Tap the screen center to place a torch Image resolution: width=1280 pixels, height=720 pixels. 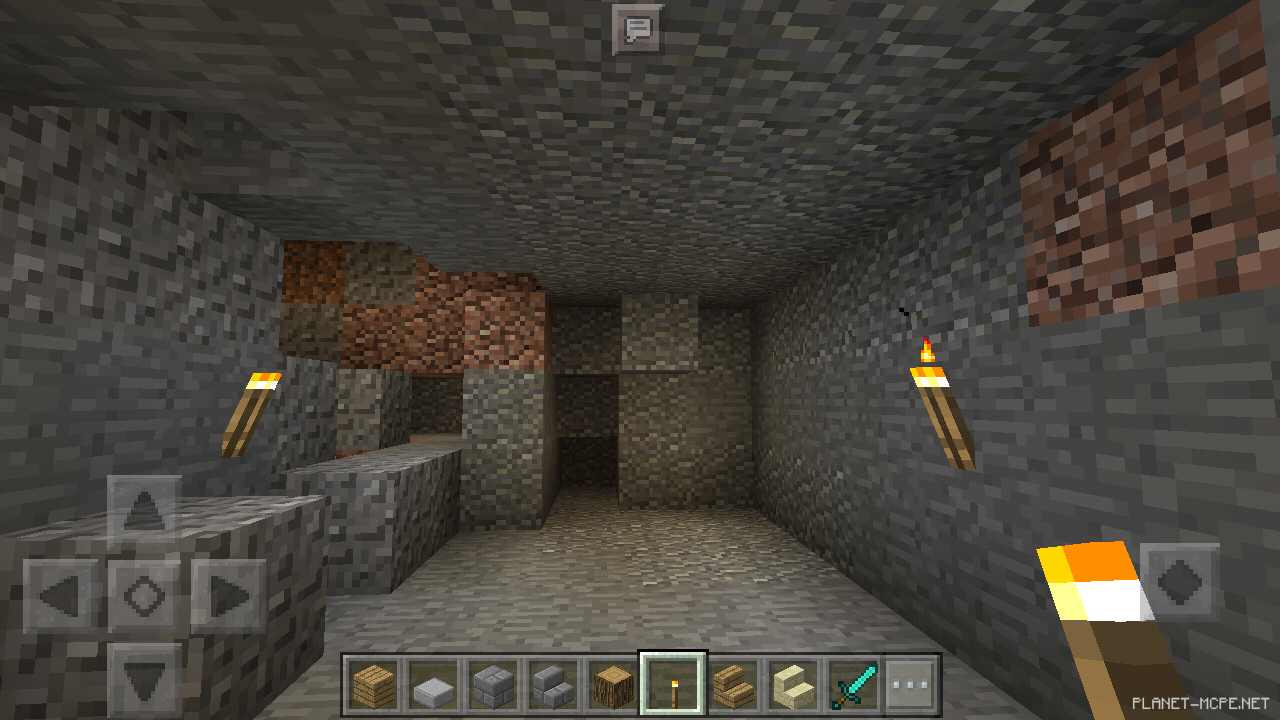pos(640,360)
